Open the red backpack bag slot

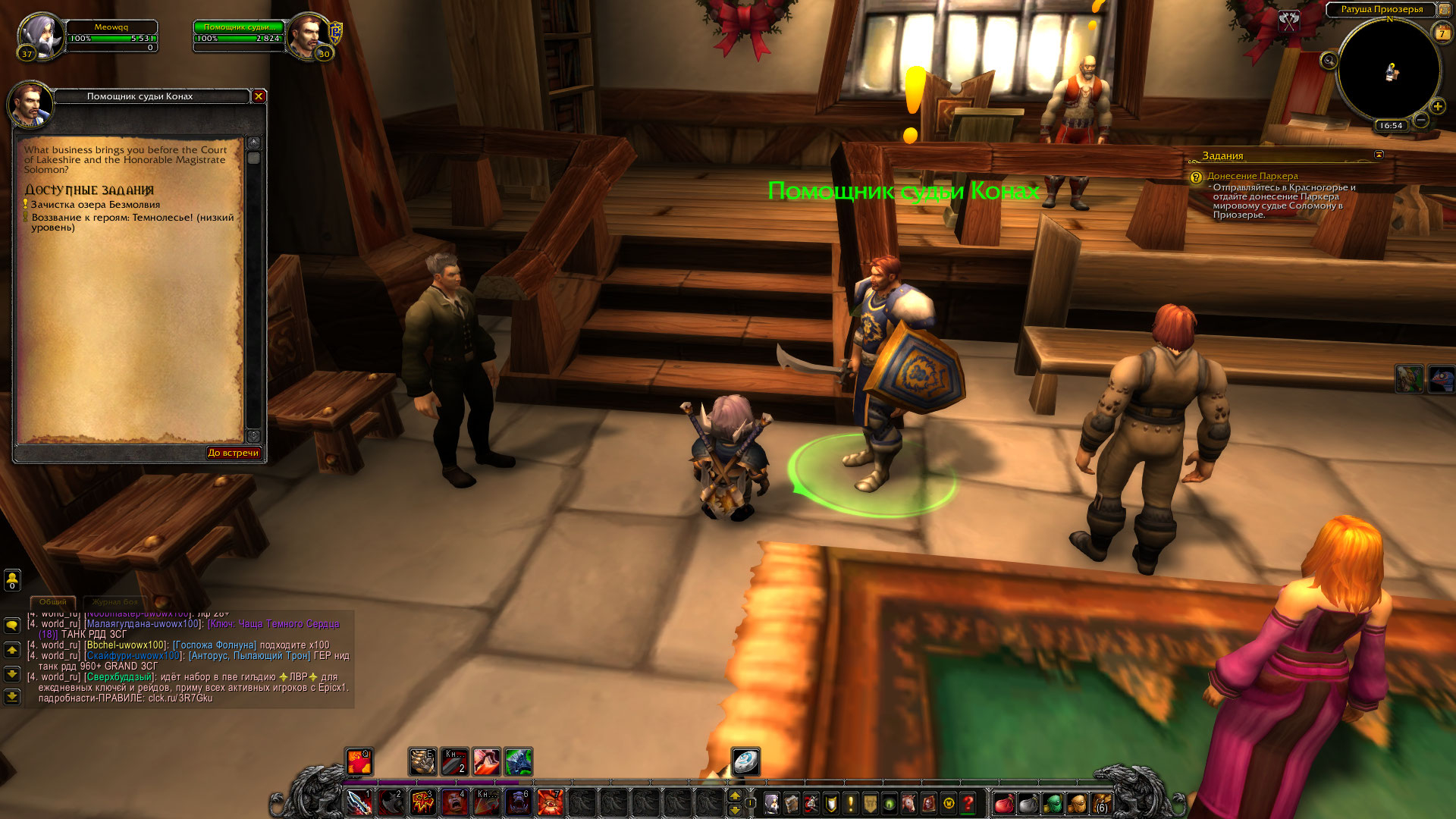click(x=1003, y=802)
